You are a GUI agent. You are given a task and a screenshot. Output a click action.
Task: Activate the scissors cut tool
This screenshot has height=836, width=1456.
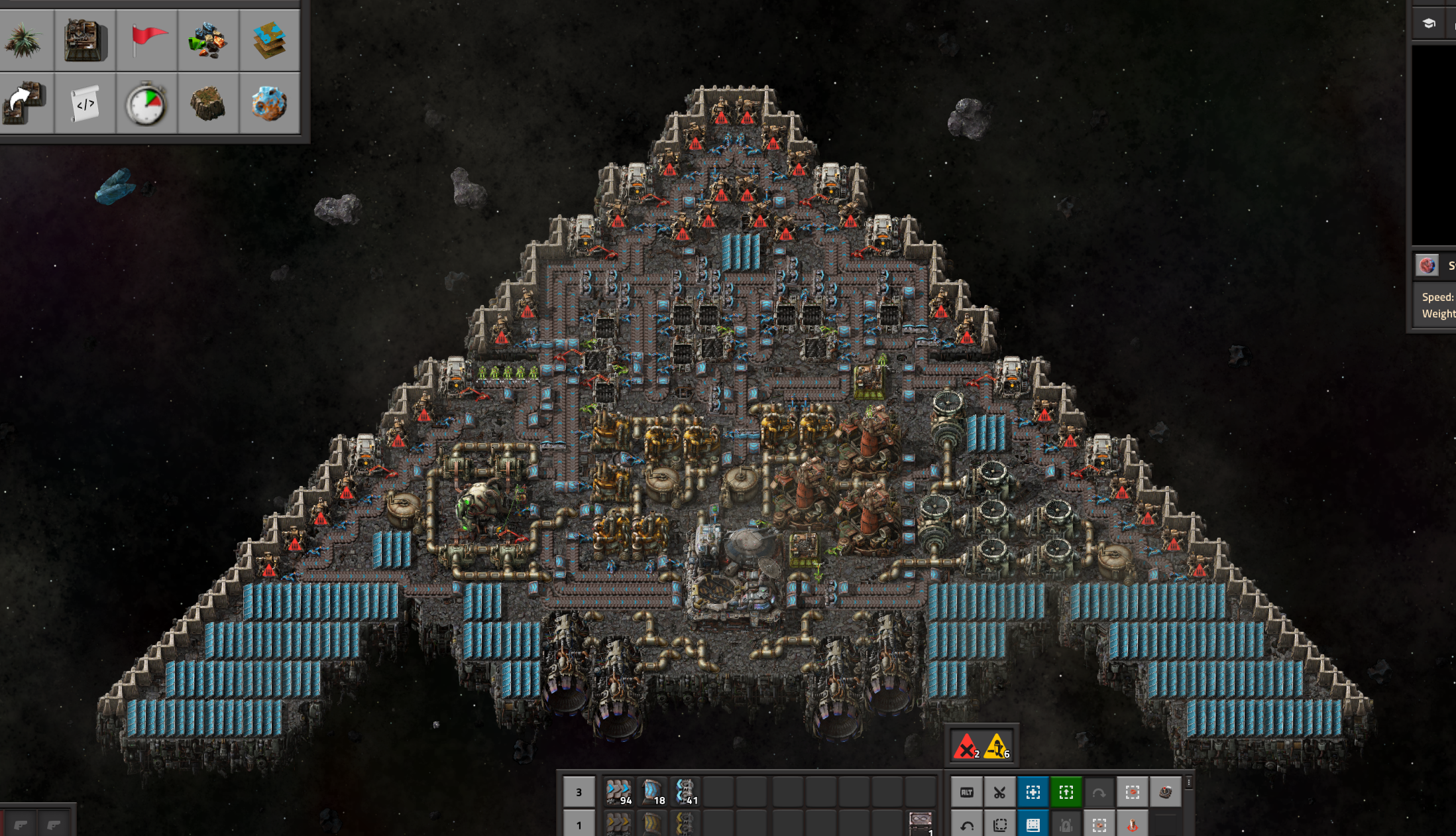(999, 792)
